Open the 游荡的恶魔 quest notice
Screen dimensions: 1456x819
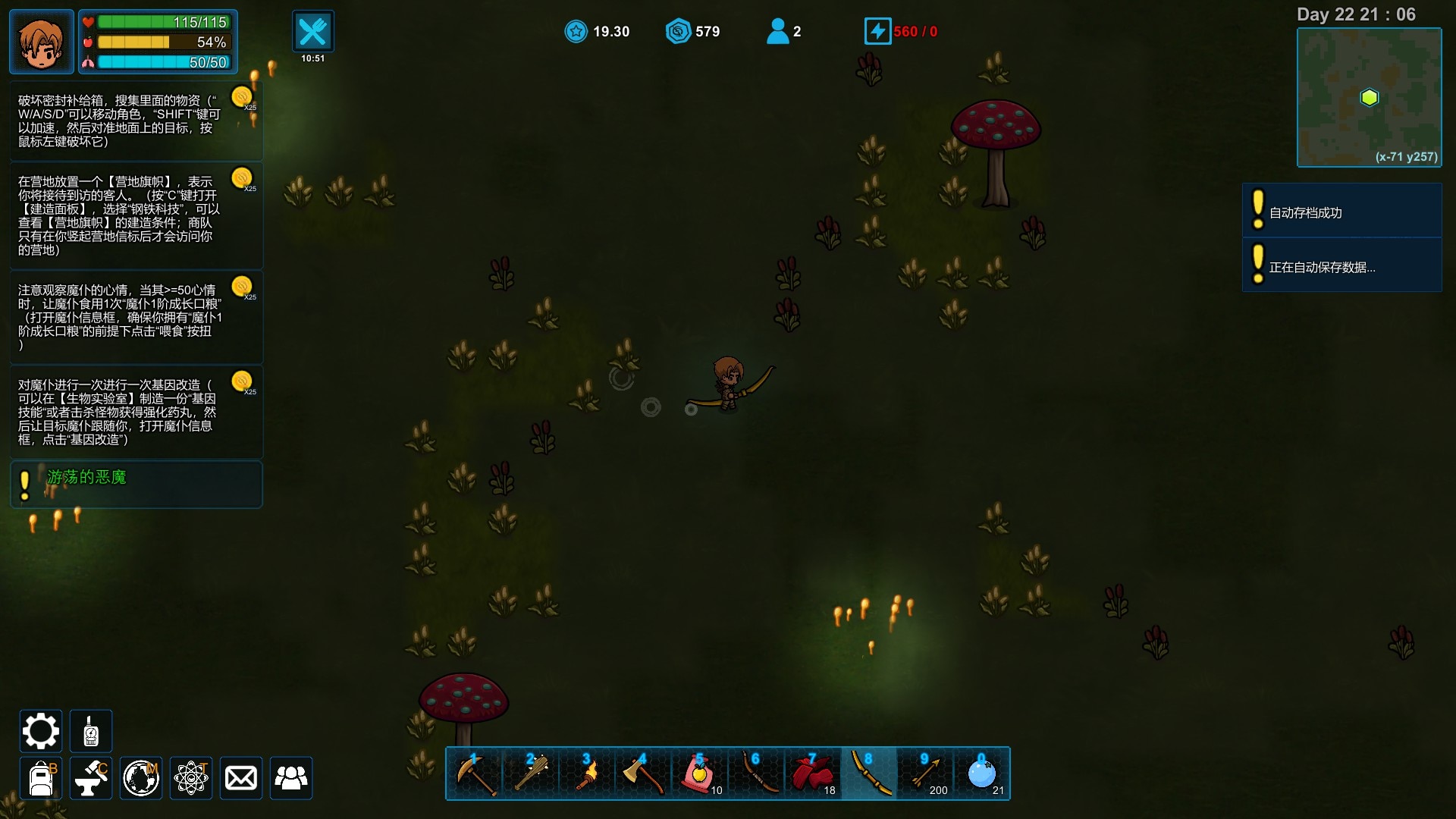(136, 484)
